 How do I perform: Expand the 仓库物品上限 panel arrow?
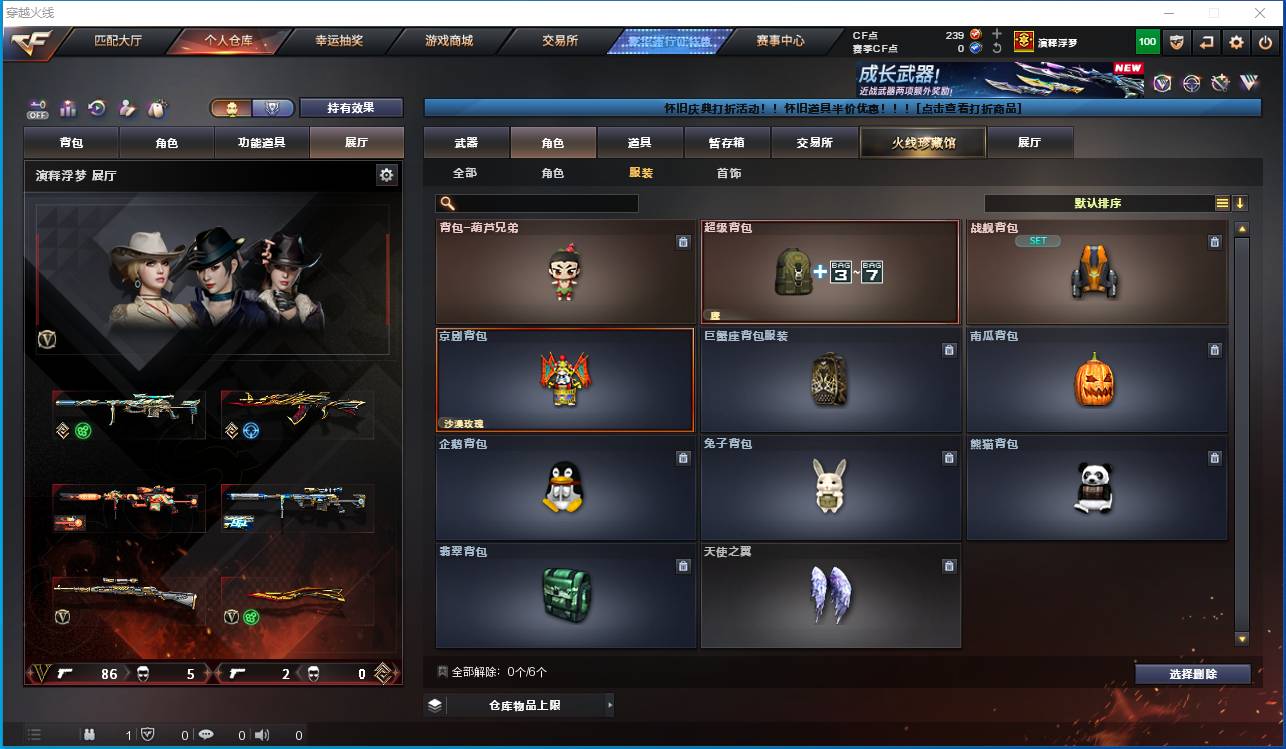608,704
